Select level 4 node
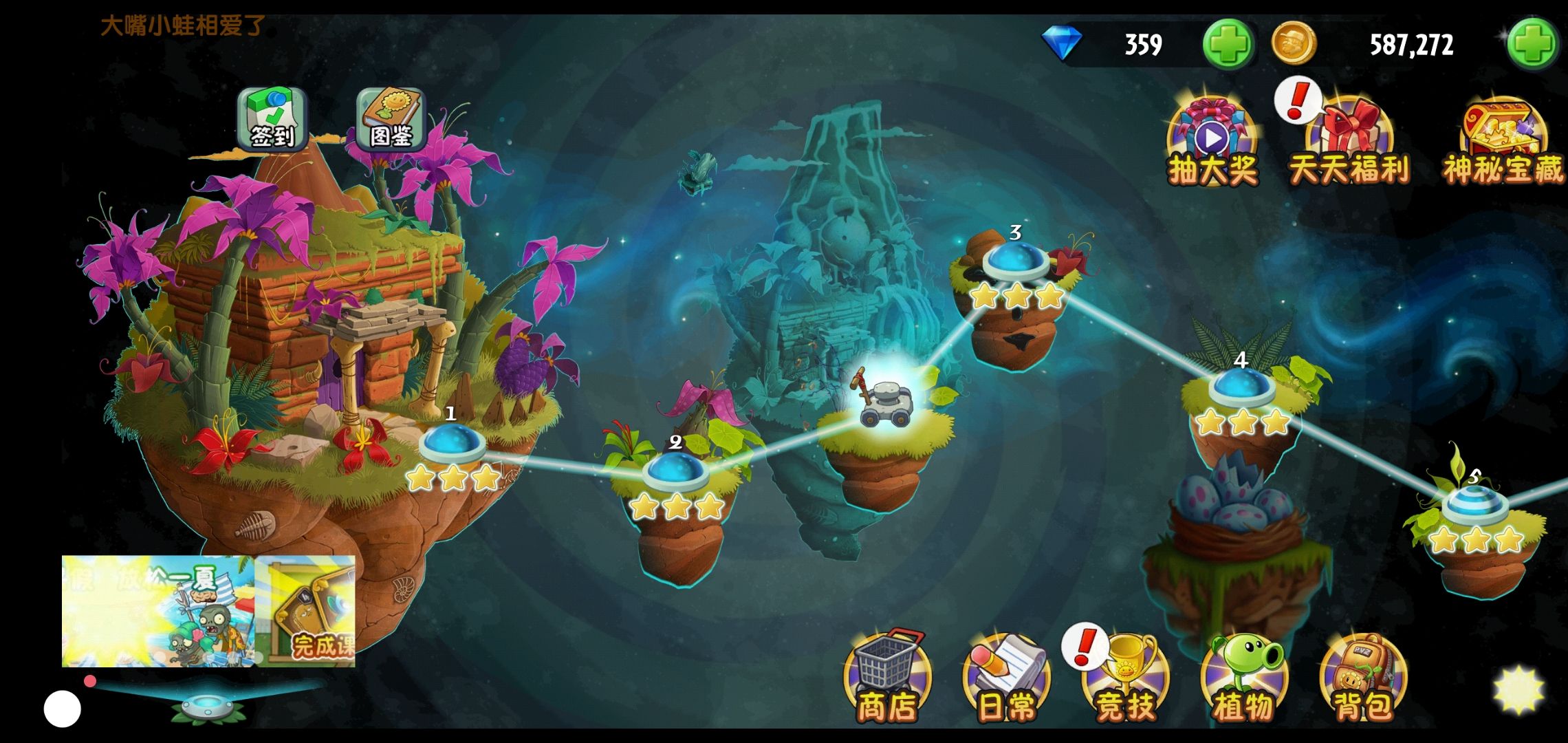Screen dimensions: 1568x743 click(1241, 389)
